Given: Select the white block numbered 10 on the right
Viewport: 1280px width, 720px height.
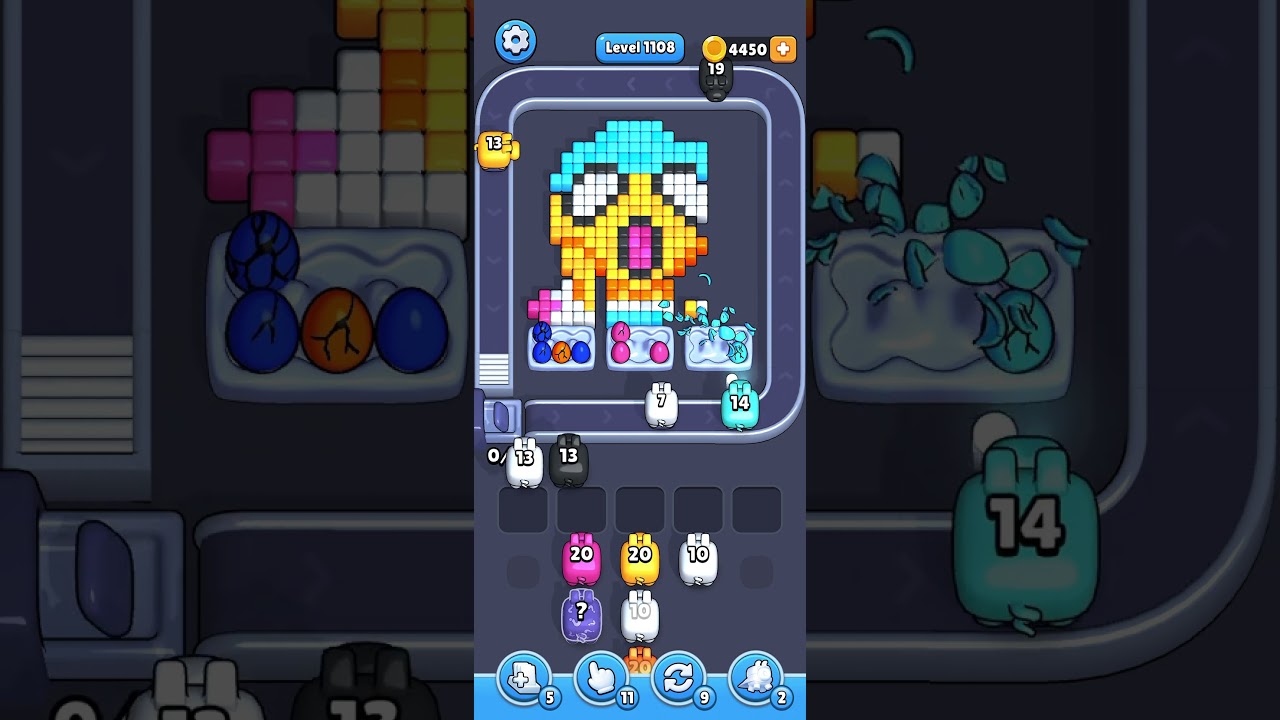Looking at the screenshot, I should 699,557.
